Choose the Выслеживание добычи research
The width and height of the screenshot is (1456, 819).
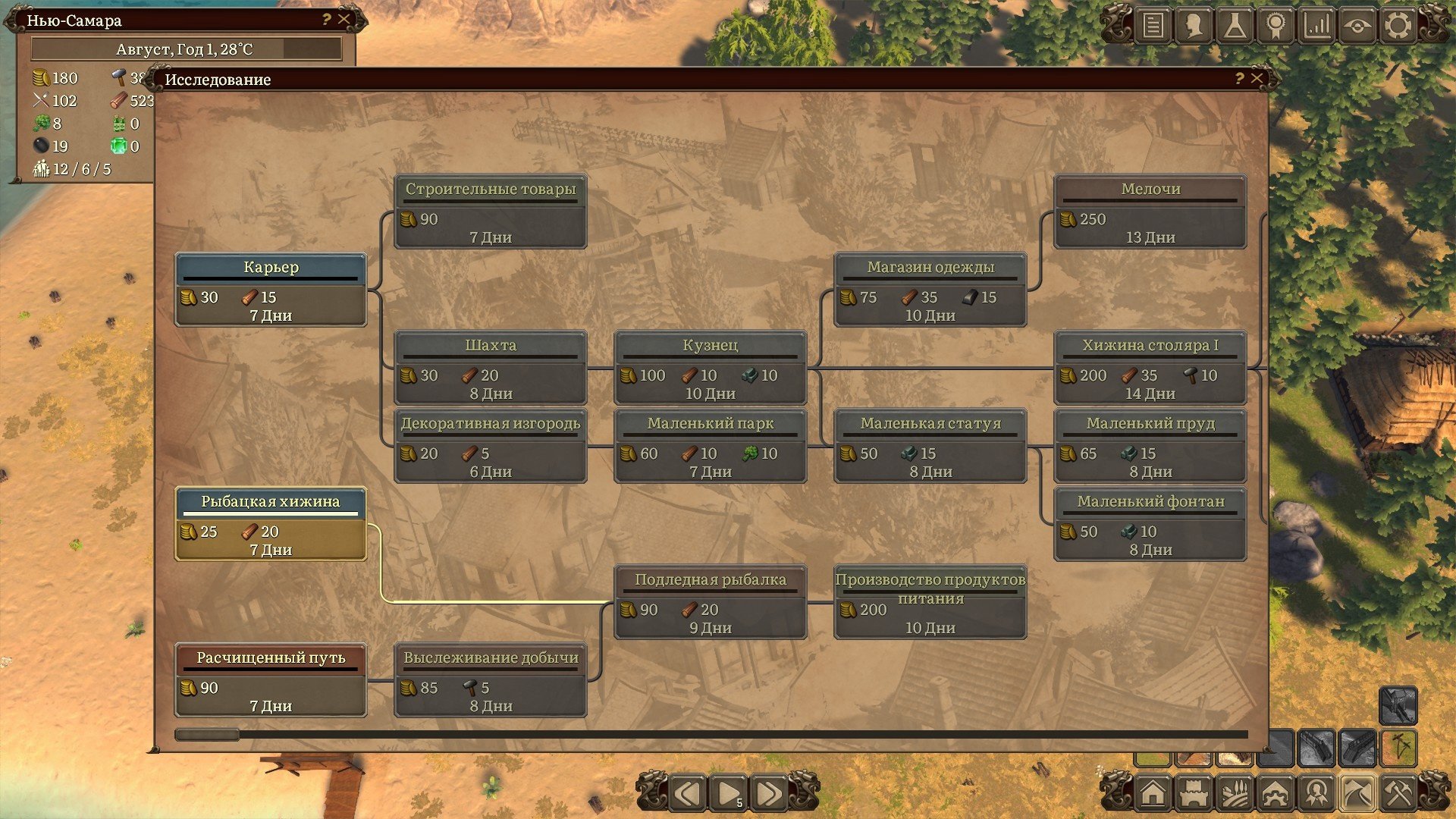[491, 680]
